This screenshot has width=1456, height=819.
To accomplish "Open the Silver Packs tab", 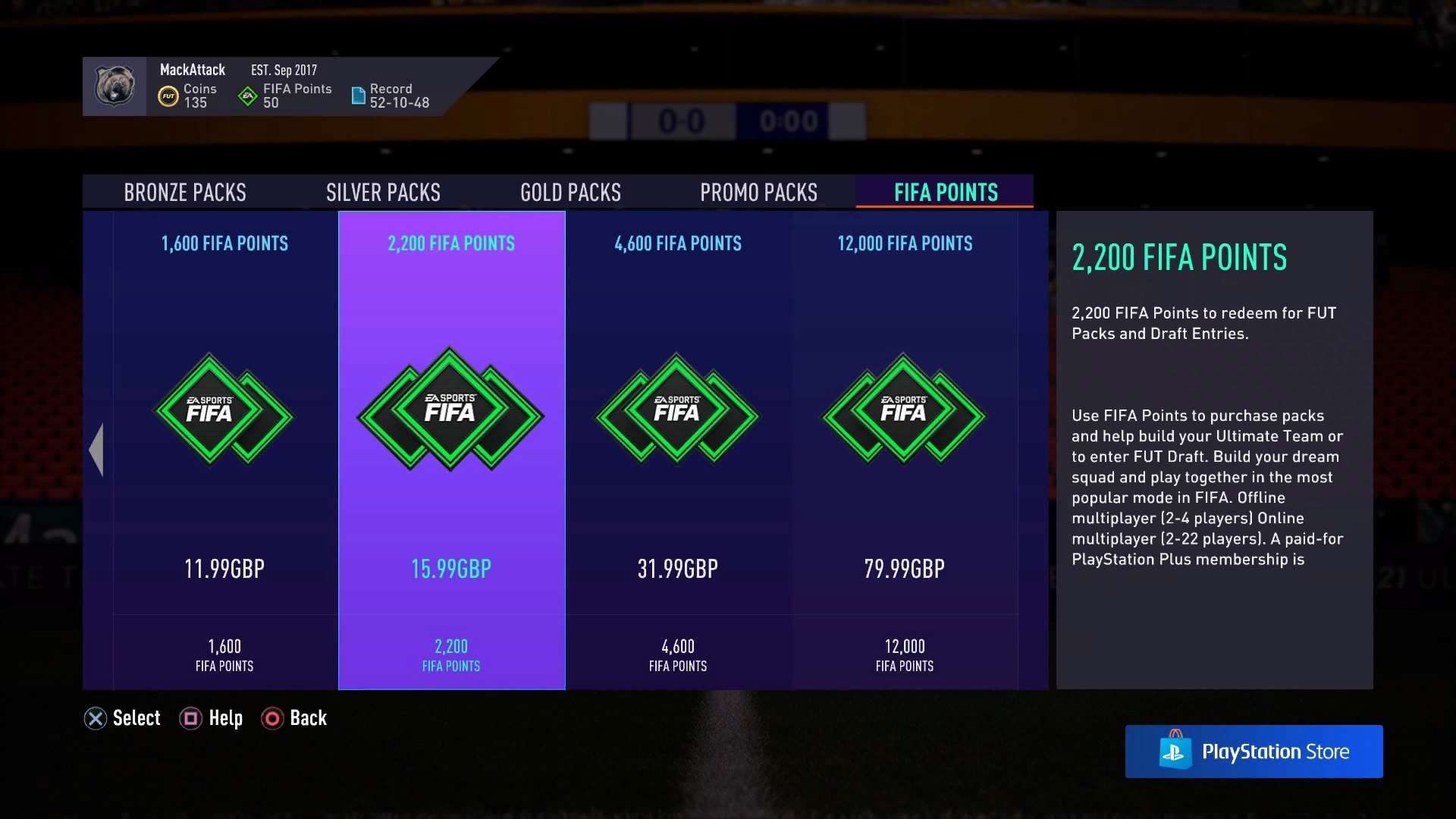I will 383,193.
